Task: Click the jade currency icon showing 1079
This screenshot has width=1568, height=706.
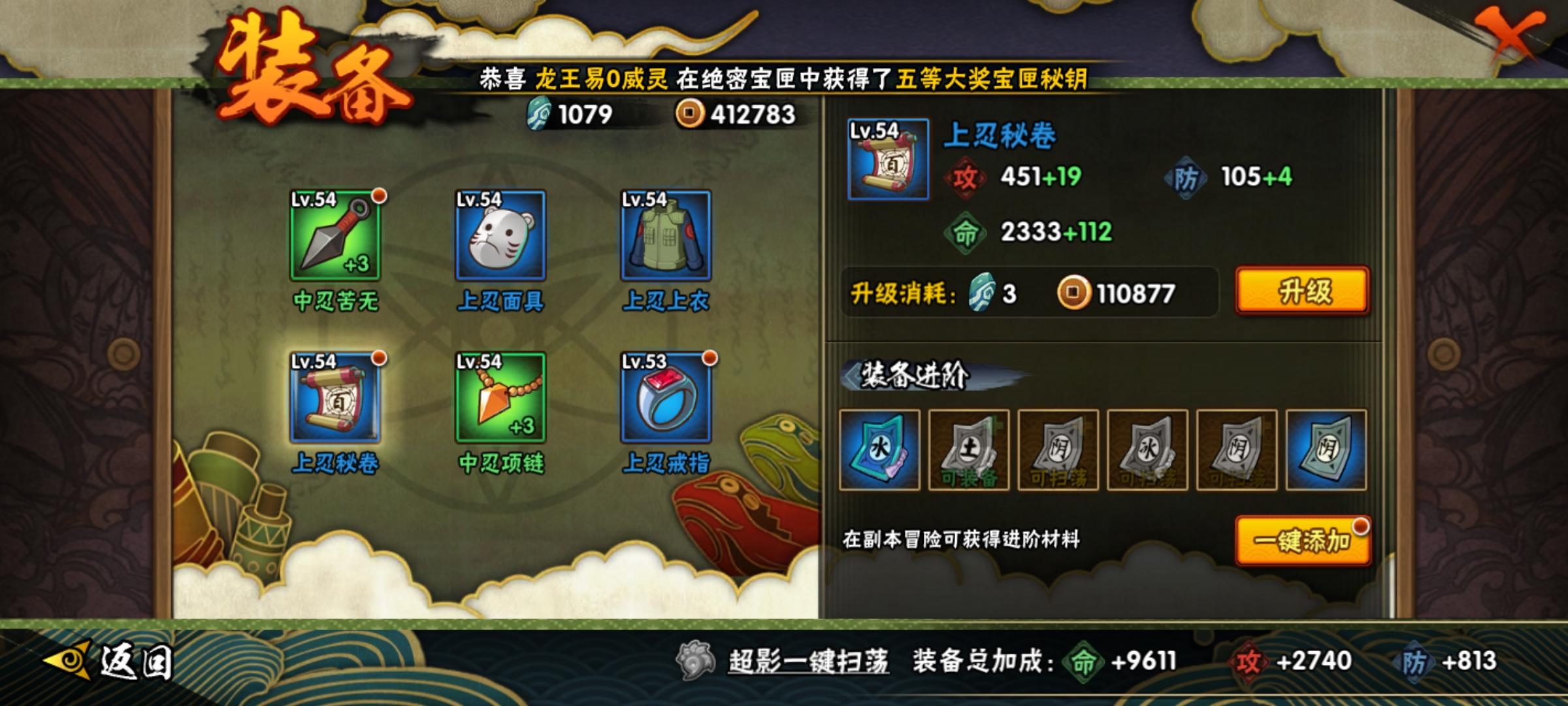Action: click(x=540, y=115)
